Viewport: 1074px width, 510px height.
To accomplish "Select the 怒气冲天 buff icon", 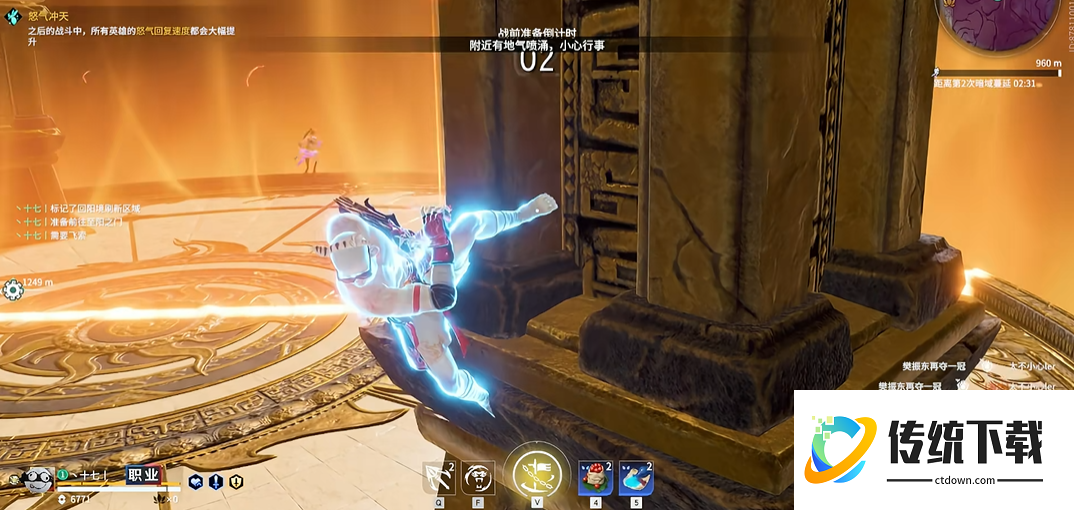I will point(13,16).
